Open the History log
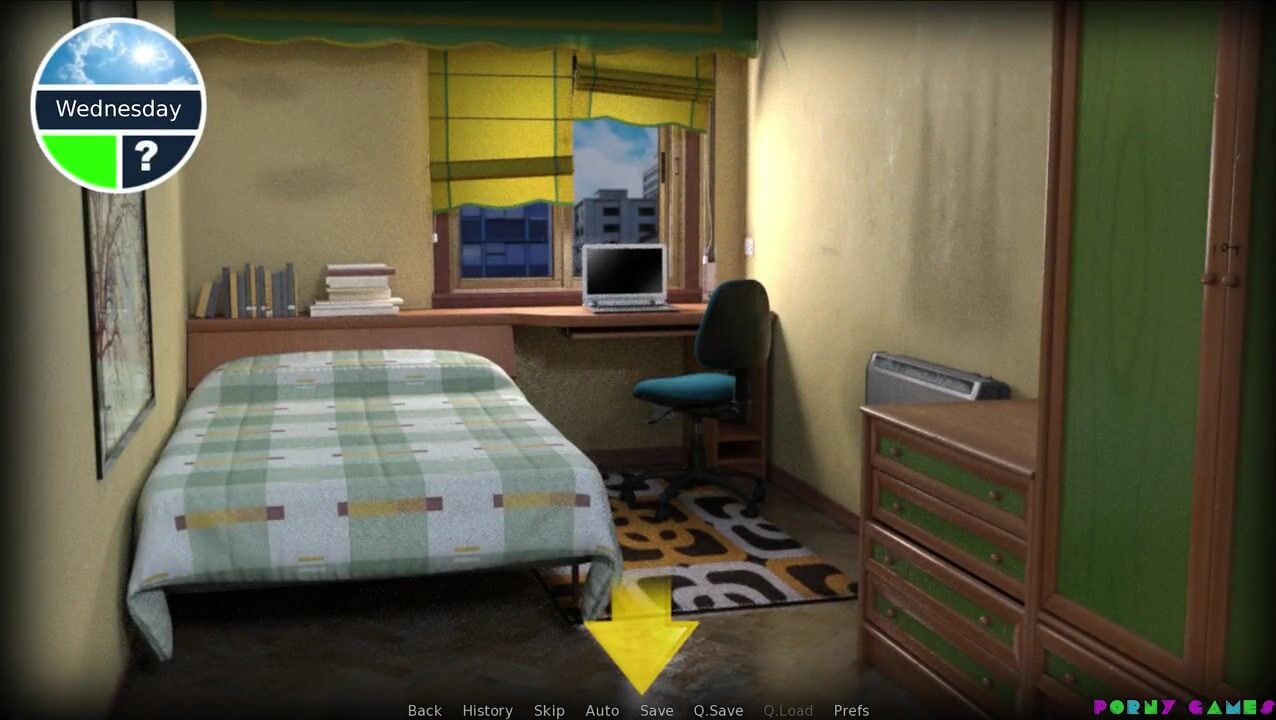The image size is (1276, 720). tap(487, 710)
